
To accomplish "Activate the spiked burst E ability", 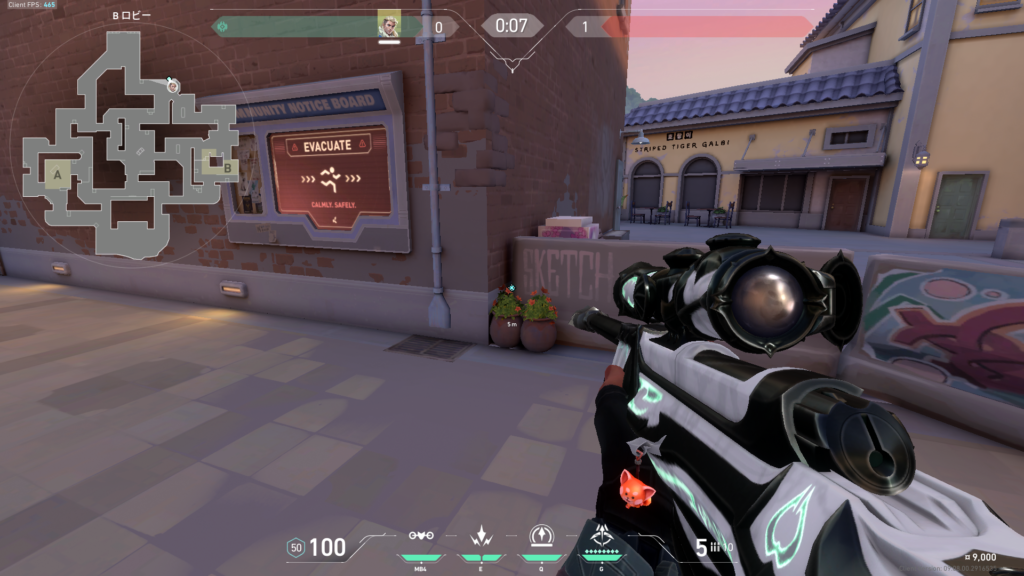I will pos(481,536).
